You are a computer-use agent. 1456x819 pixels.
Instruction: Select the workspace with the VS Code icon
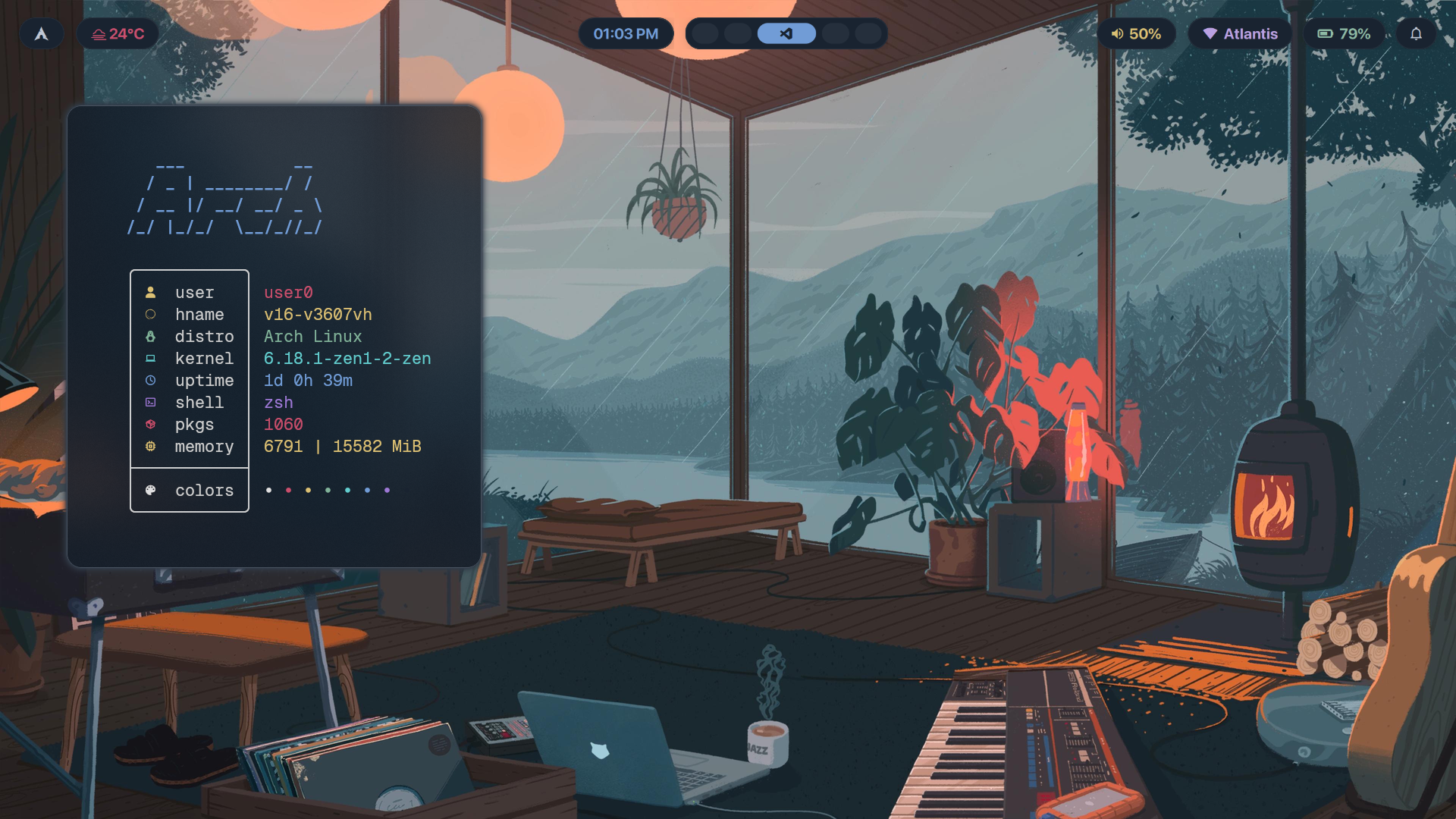pyautogui.click(x=786, y=34)
